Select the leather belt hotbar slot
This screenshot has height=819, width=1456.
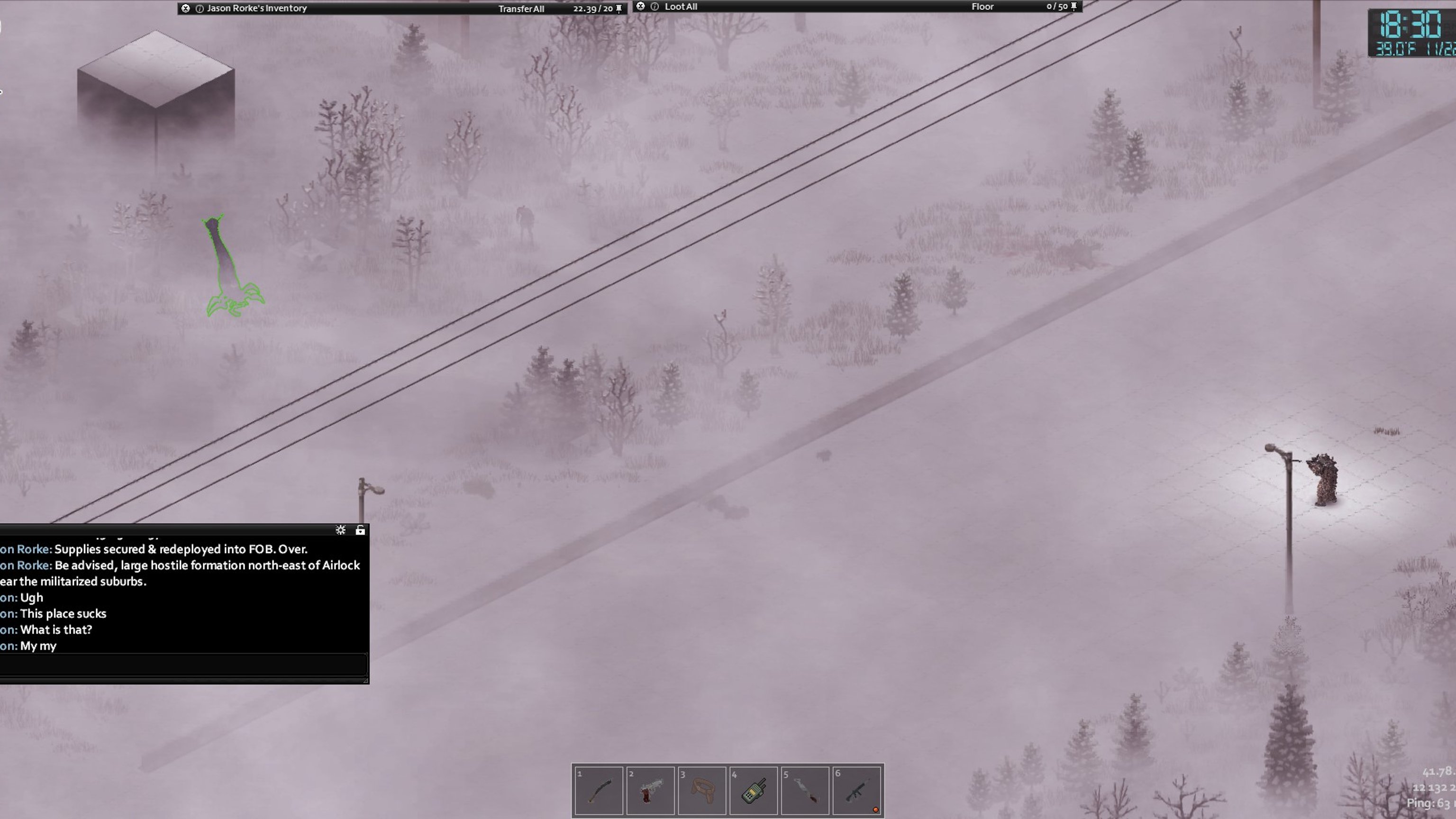(x=702, y=790)
